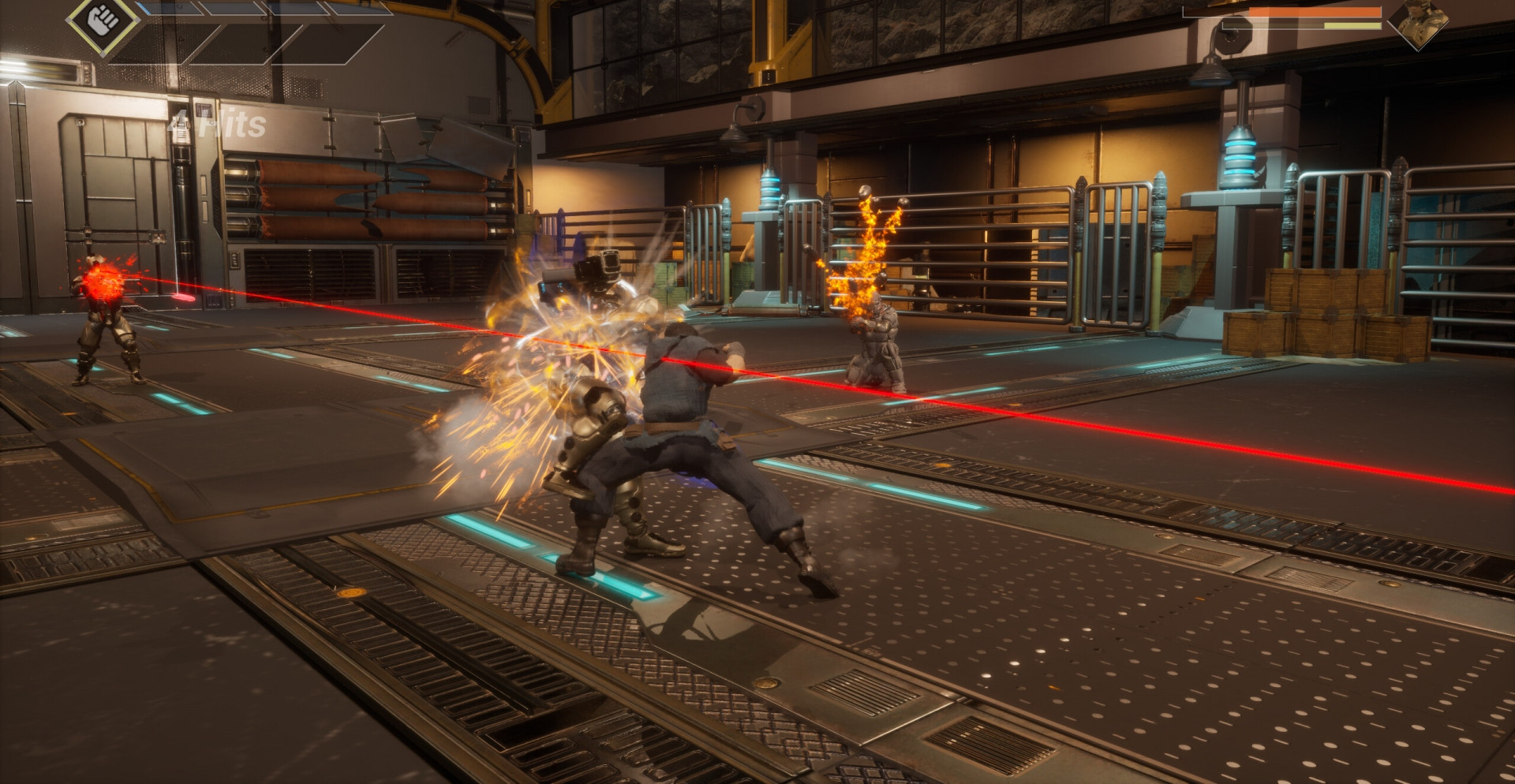Image resolution: width=1515 pixels, height=784 pixels.
Task: Click the fist icon in the diamond frame
Action: coord(102,19)
